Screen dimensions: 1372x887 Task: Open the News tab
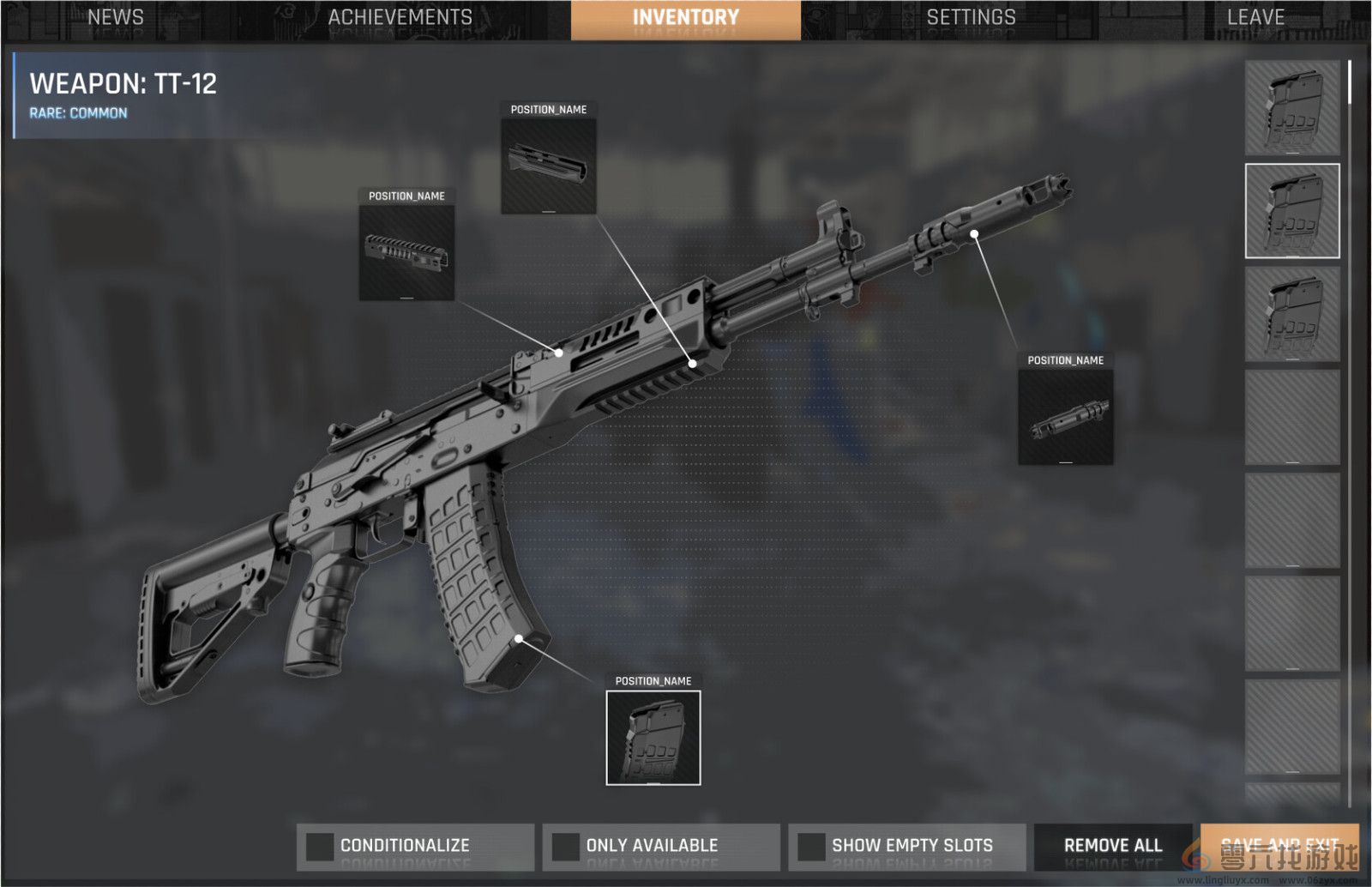(x=116, y=18)
